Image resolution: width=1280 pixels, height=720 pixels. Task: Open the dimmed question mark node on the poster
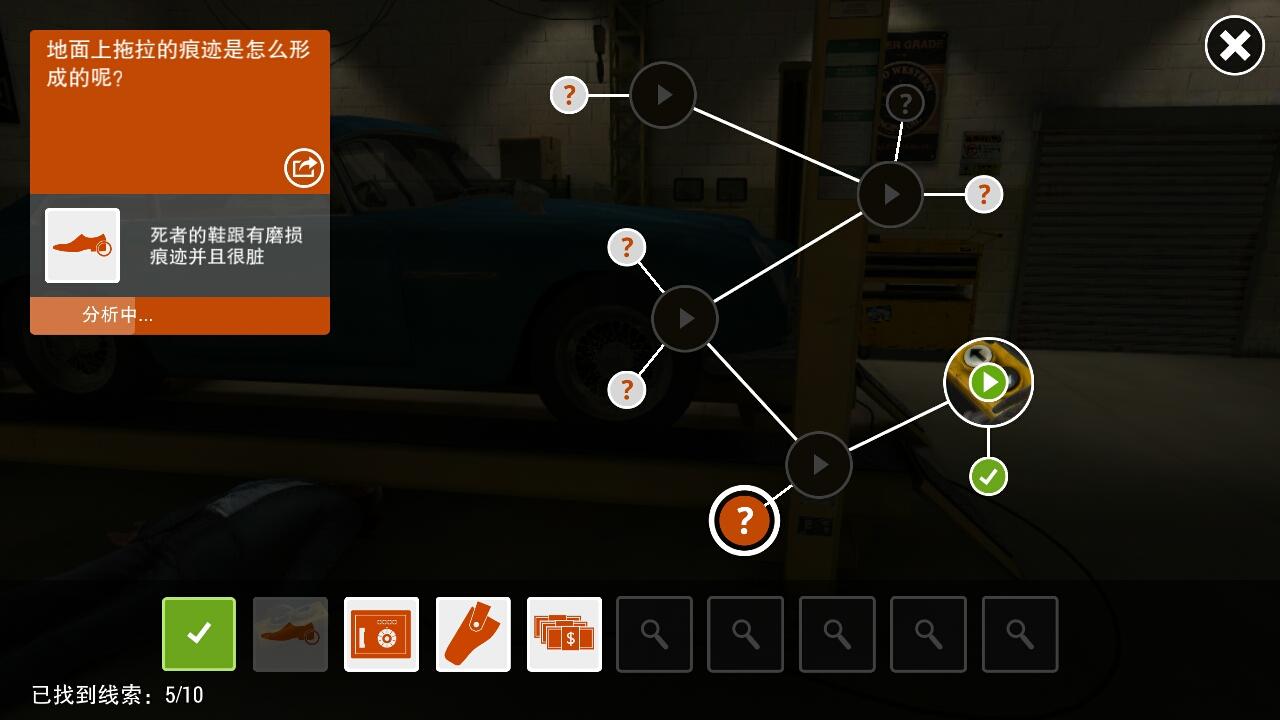coord(905,102)
